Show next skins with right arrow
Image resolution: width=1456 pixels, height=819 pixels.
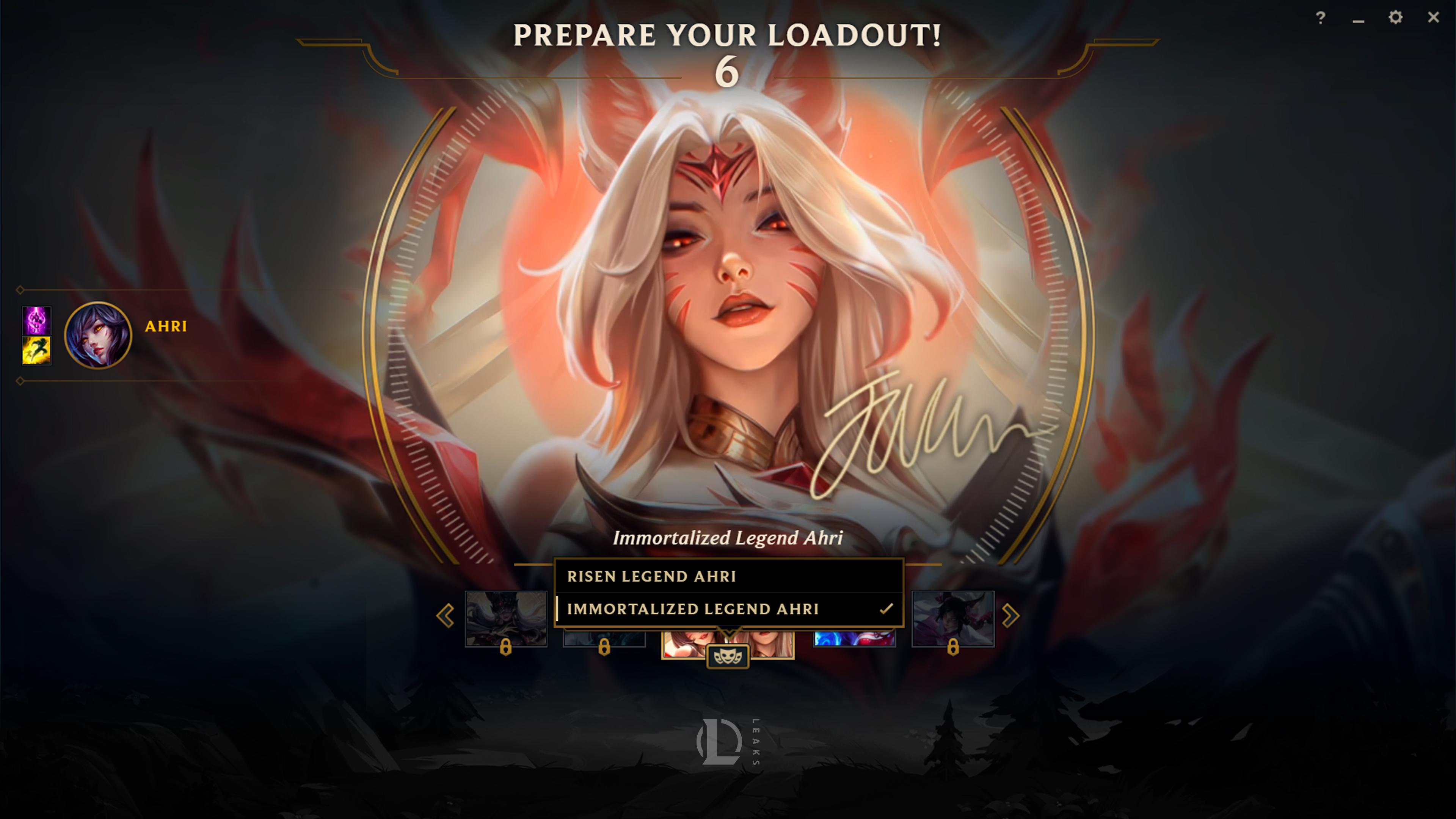[1010, 615]
